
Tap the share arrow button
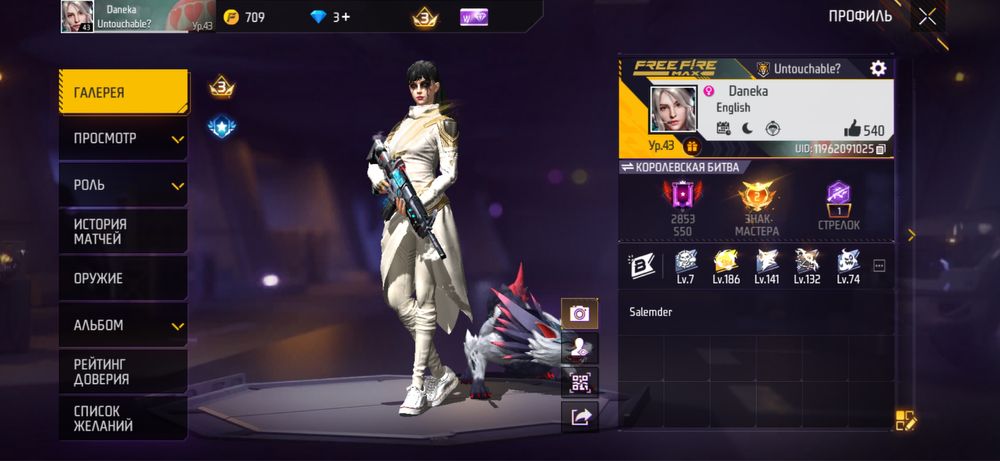[x=579, y=416]
